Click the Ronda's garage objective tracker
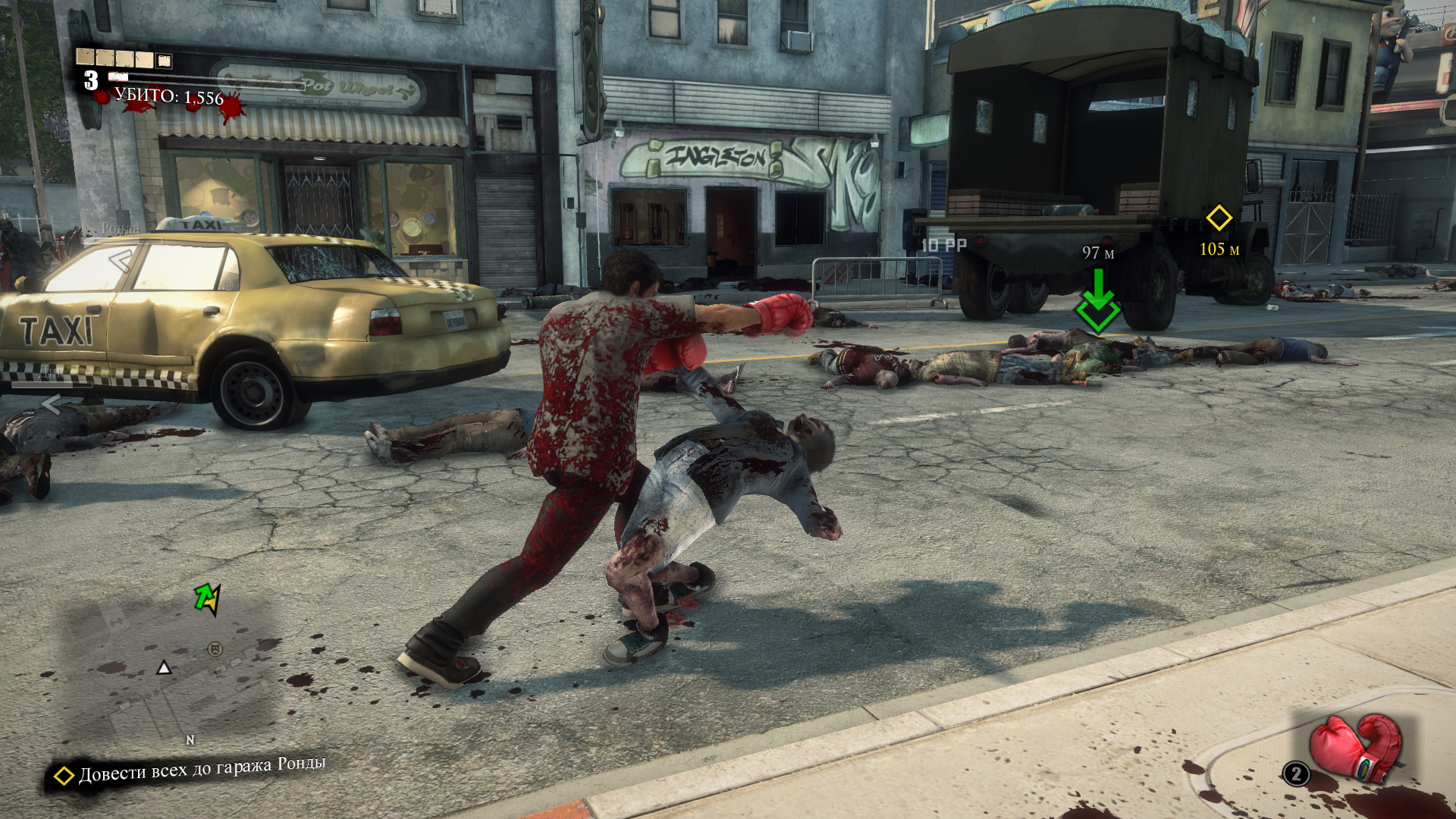This screenshot has width=1456, height=819. click(190, 770)
